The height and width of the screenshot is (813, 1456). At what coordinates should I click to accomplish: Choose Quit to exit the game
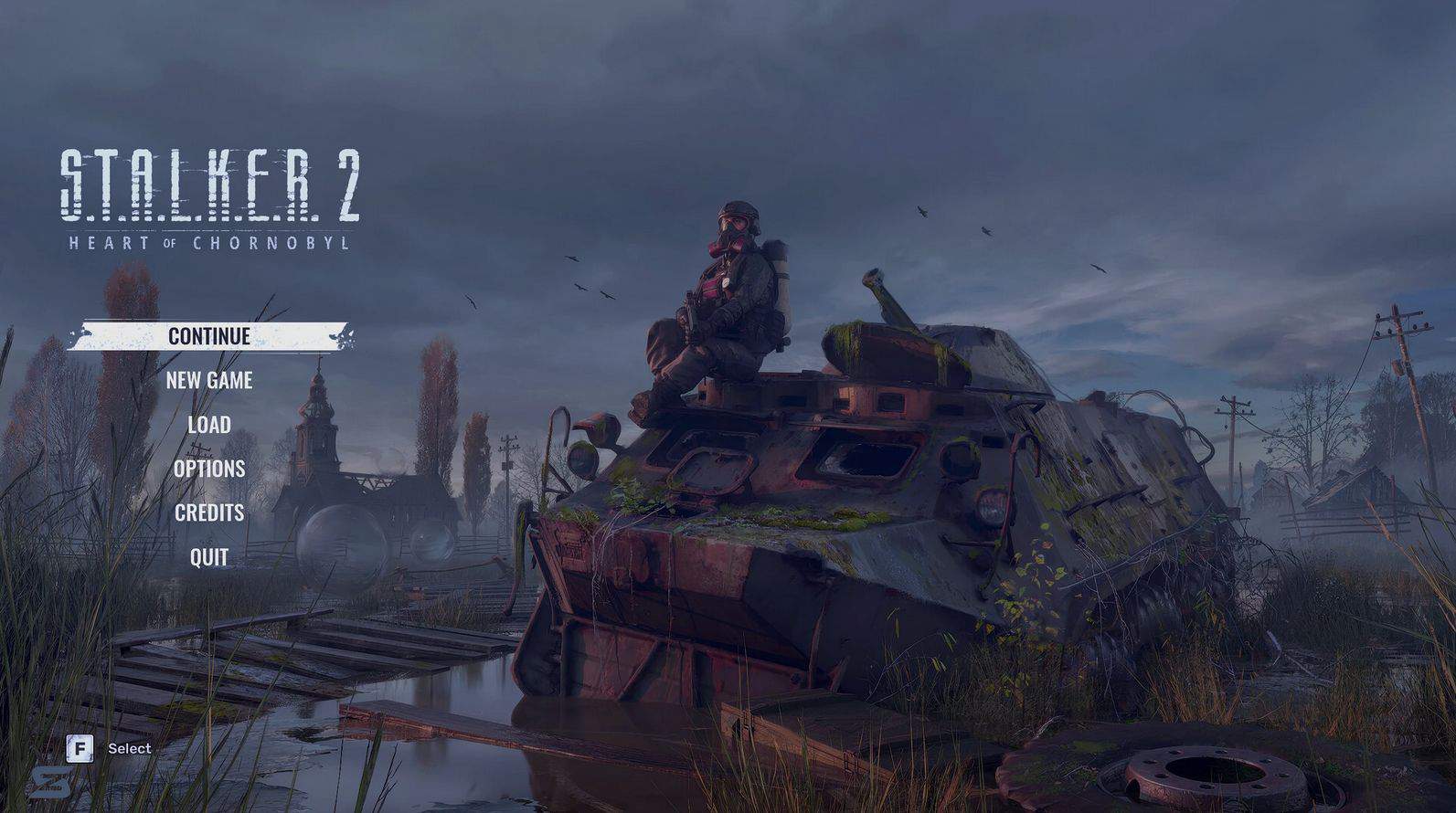click(x=209, y=557)
